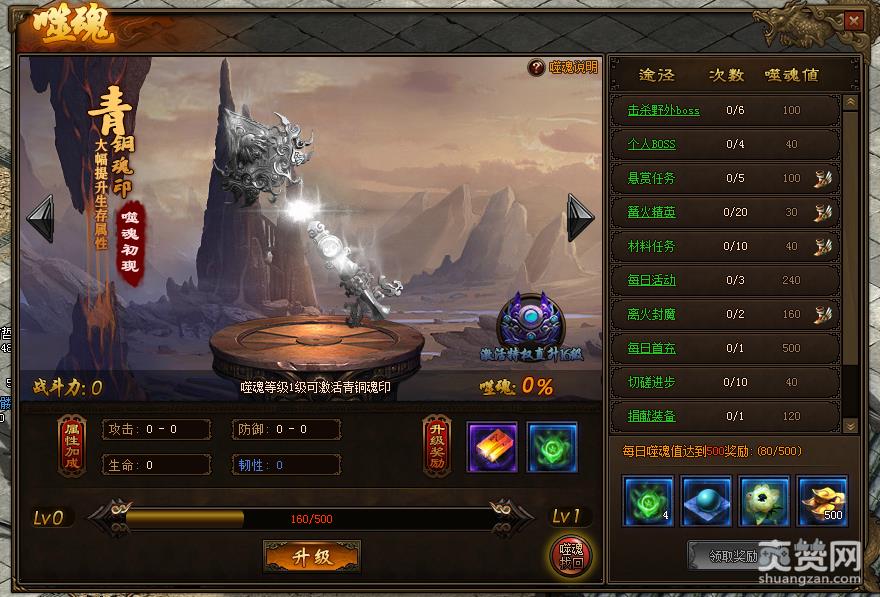Click the 激活特权直升16级 privilege emblem
The image size is (880, 597).
[x=530, y=320]
